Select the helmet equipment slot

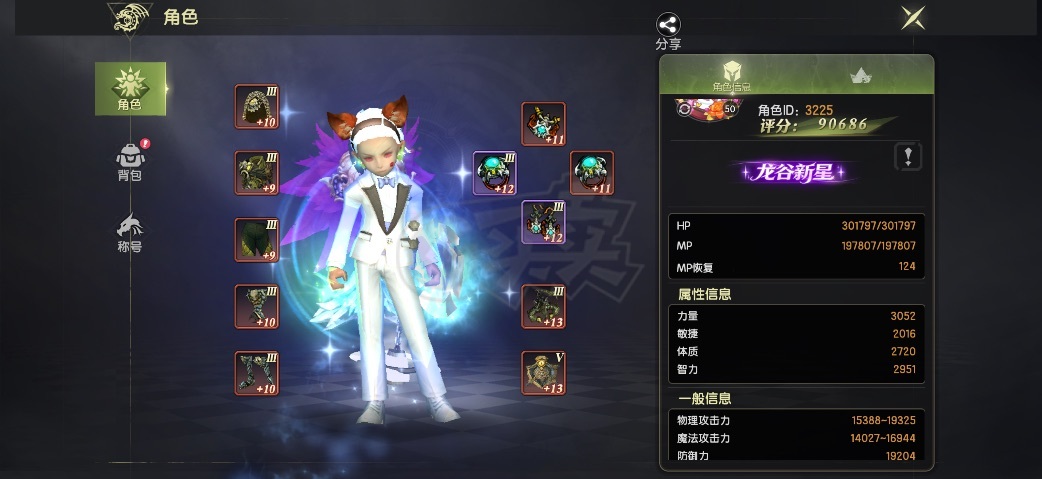click(x=256, y=106)
